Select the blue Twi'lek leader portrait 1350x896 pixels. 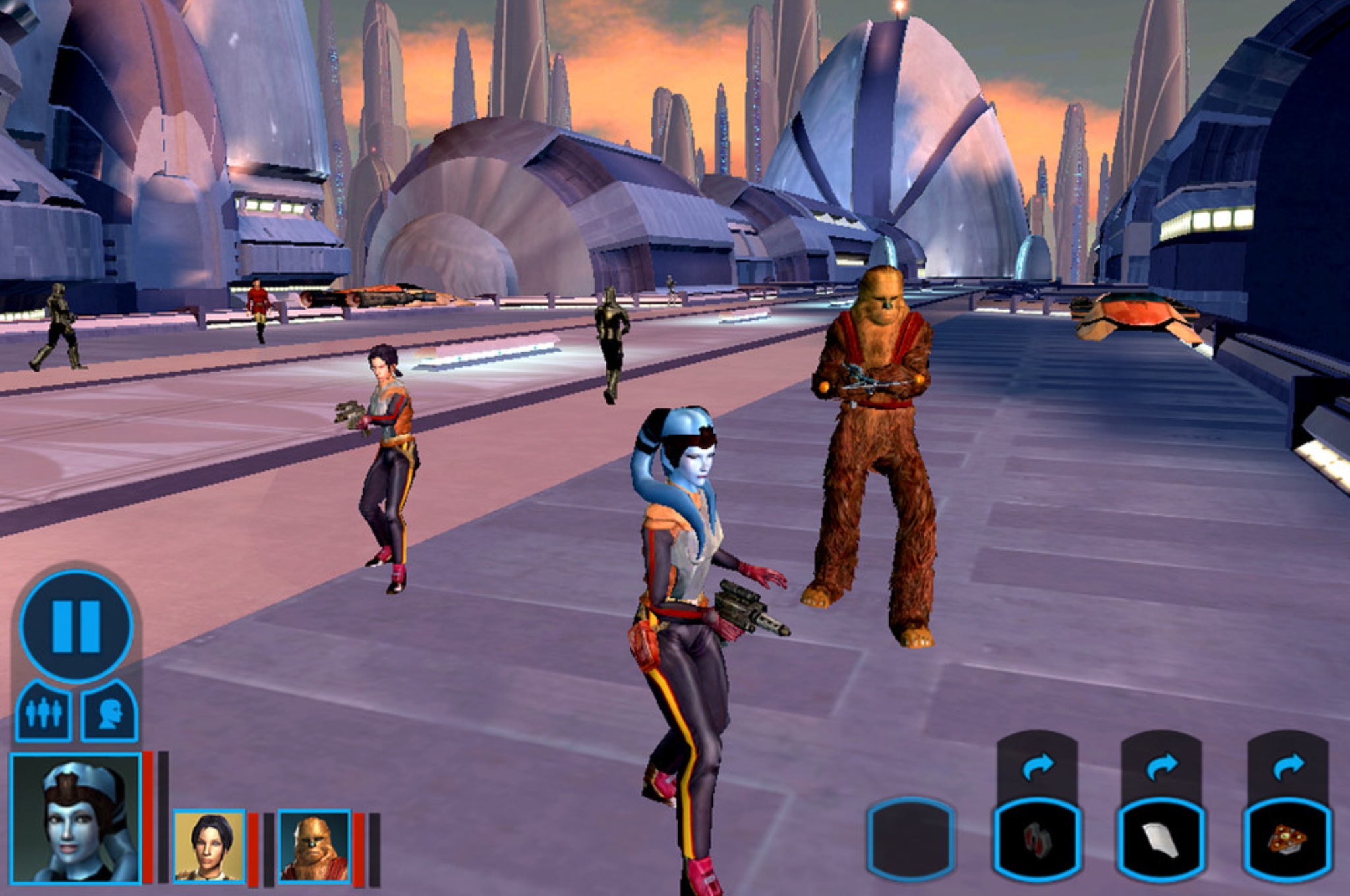pyautogui.click(x=76, y=818)
